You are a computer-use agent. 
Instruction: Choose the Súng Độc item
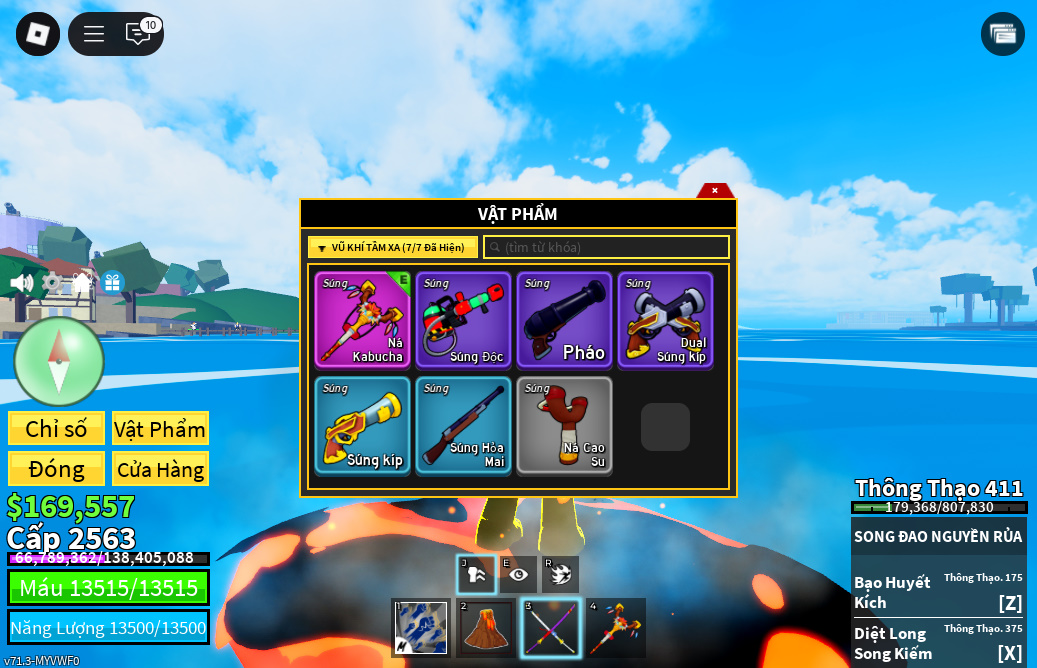pos(463,320)
